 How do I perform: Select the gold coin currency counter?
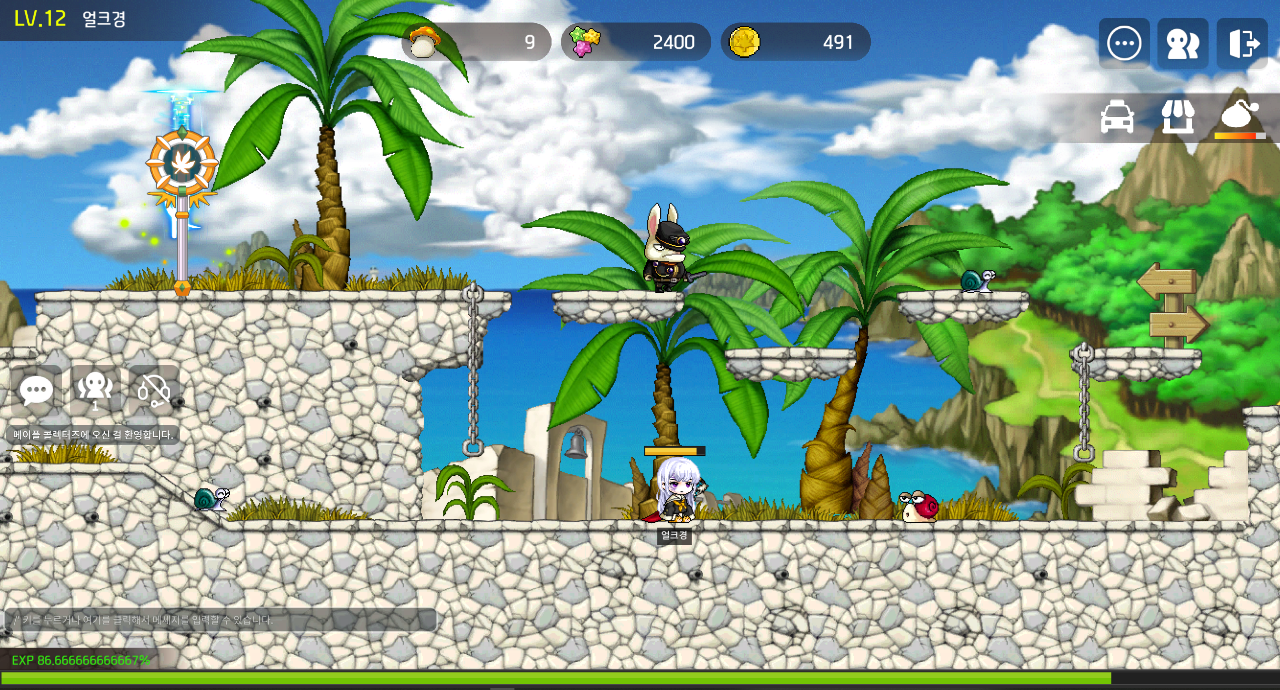[796, 42]
